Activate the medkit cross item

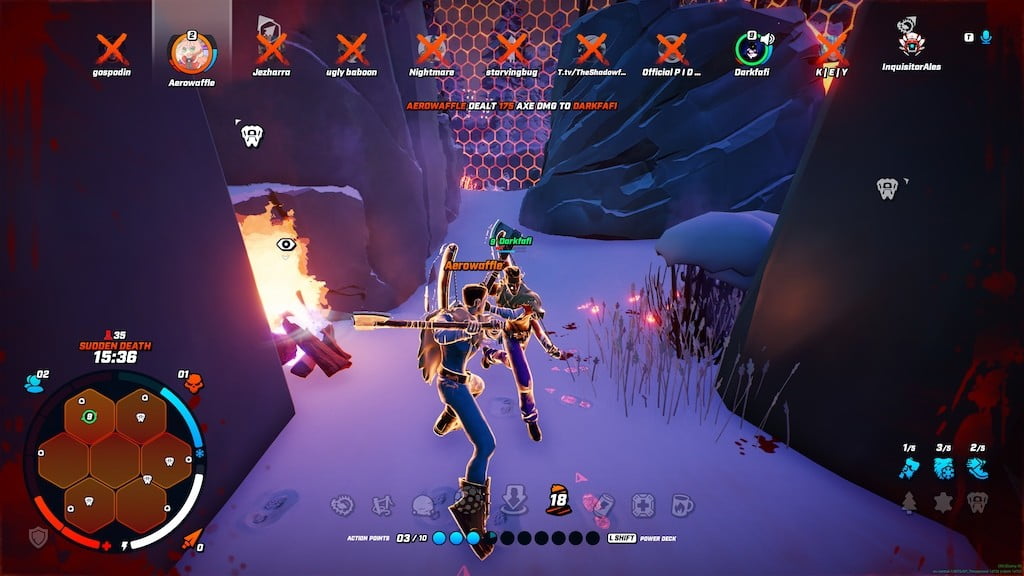(x=642, y=505)
